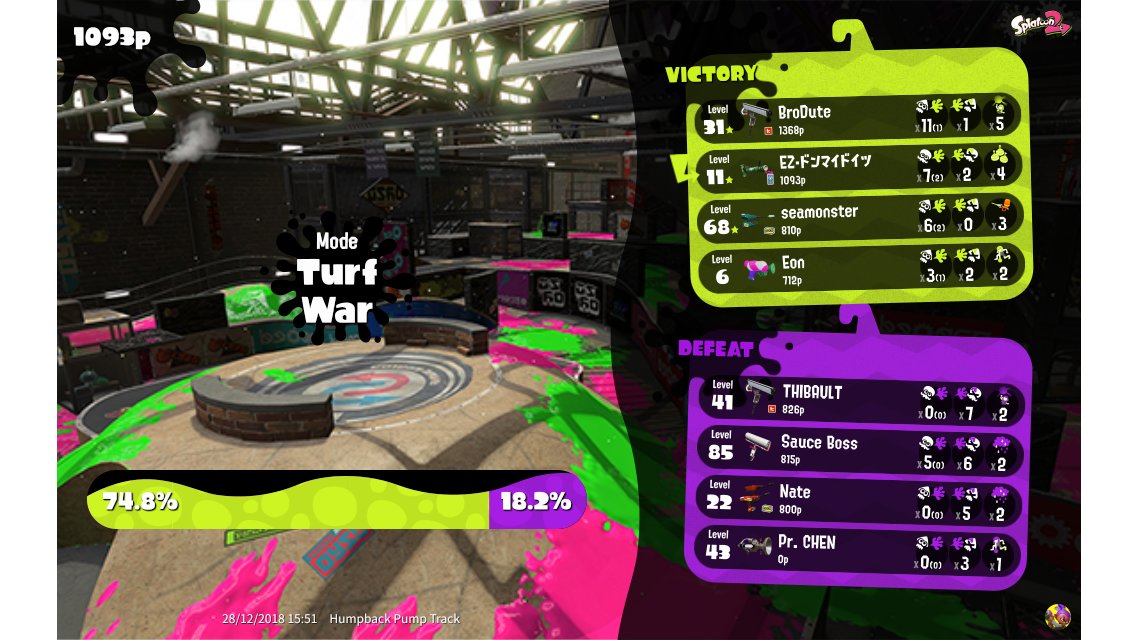Select the Sauce Boss player row

[x=858, y=449]
